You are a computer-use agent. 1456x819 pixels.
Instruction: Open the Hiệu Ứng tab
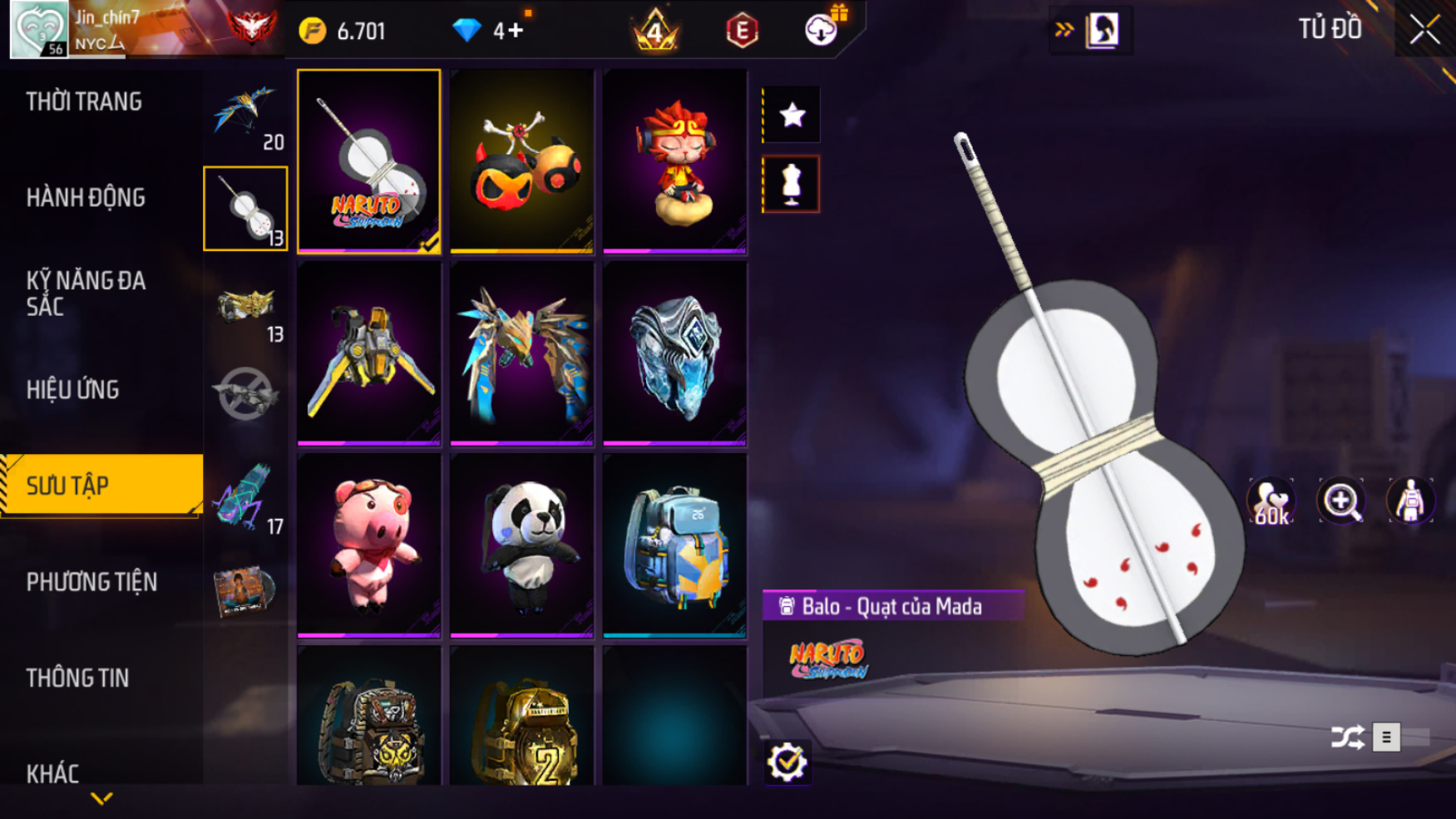(x=72, y=390)
